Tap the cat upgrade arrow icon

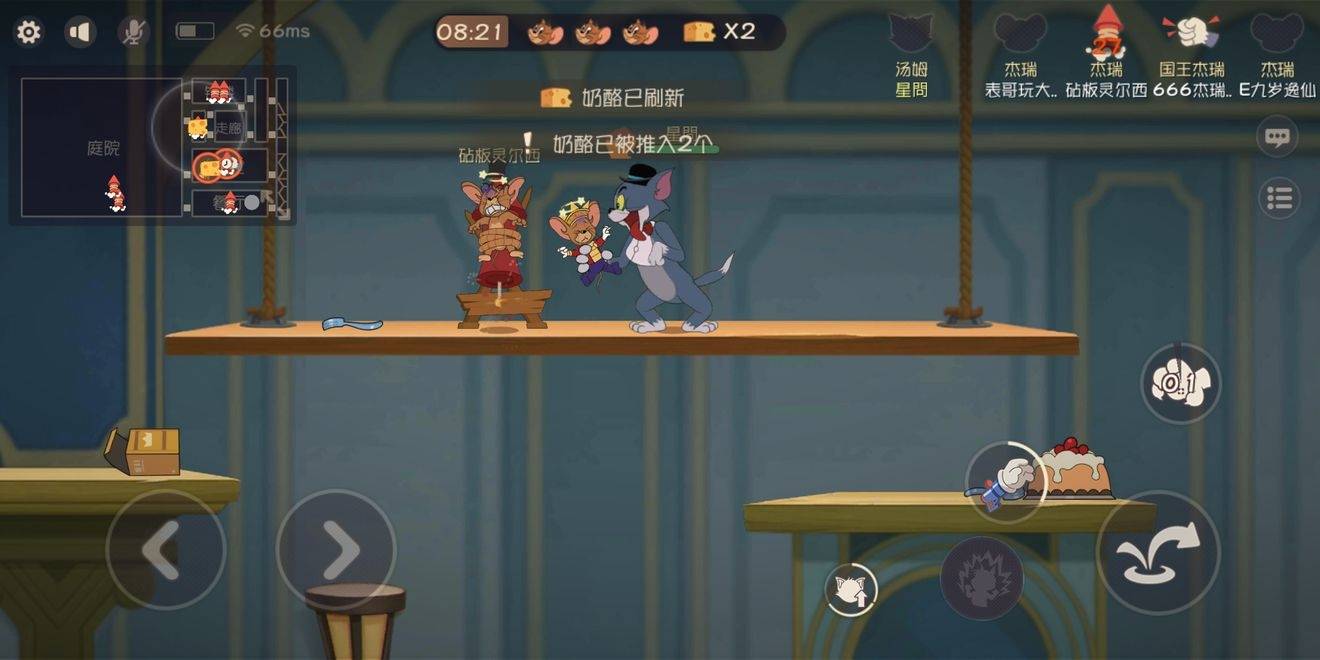pyautogui.click(x=851, y=589)
